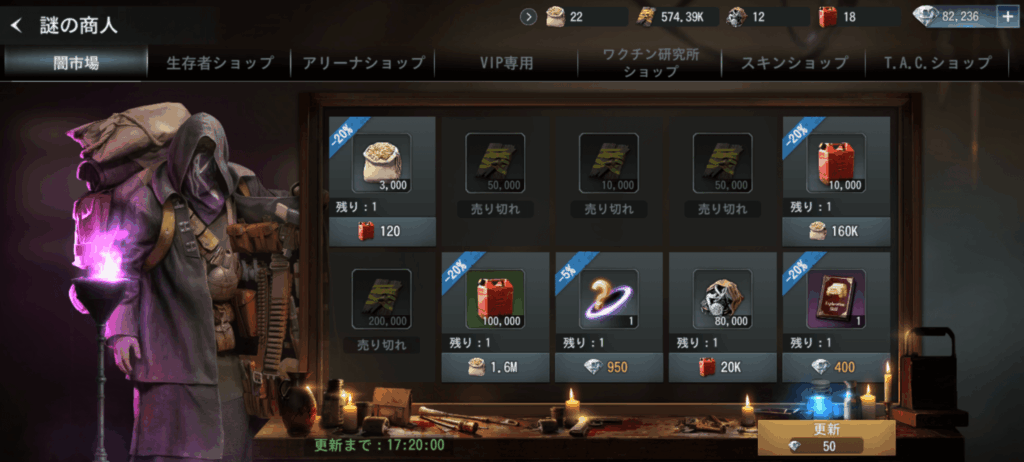
Task: Buy the purple book for 400 diamonds
Action: pyautogui.click(x=836, y=366)
